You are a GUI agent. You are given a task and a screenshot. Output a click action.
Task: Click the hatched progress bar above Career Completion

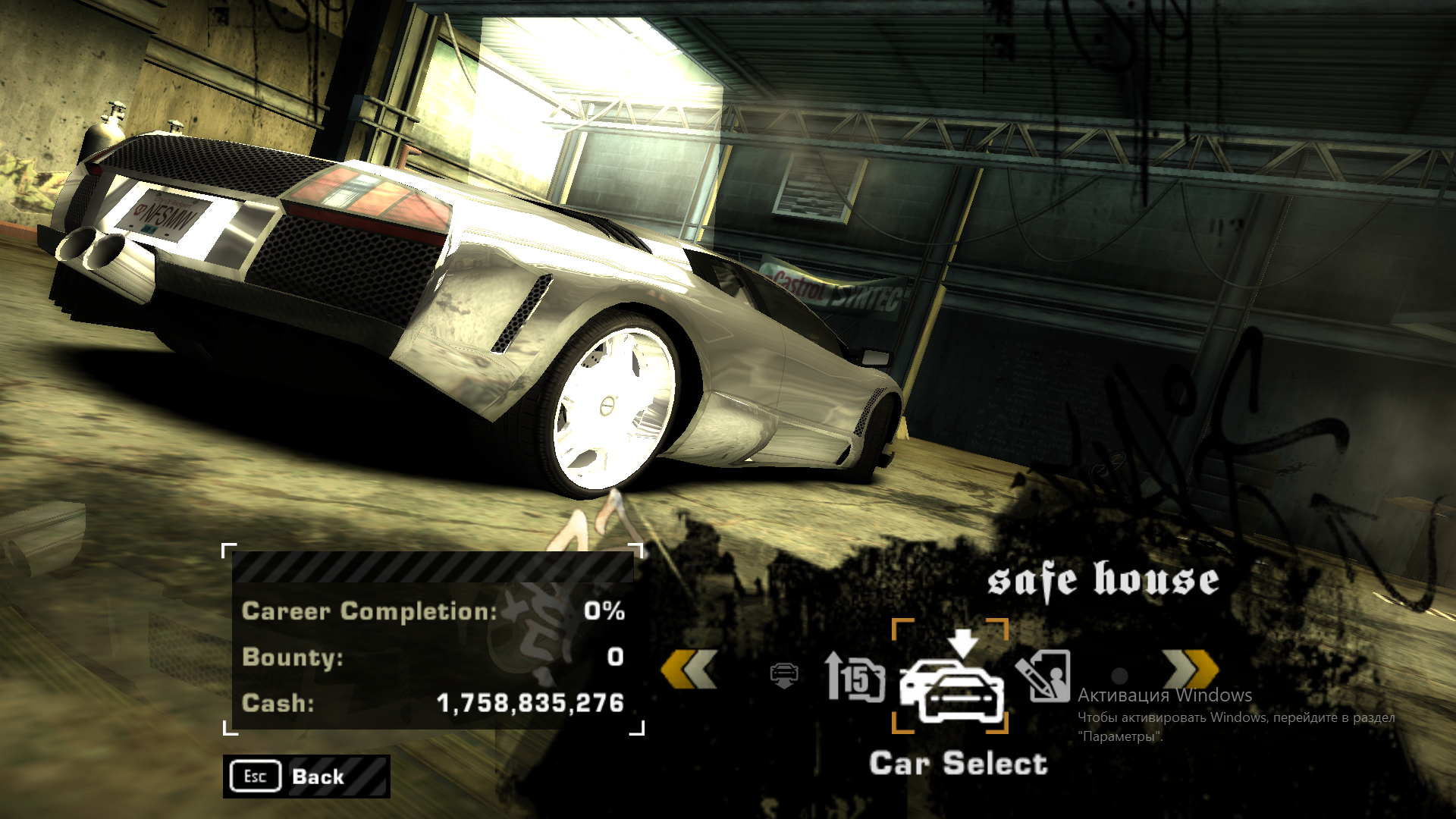pos(428,566)
